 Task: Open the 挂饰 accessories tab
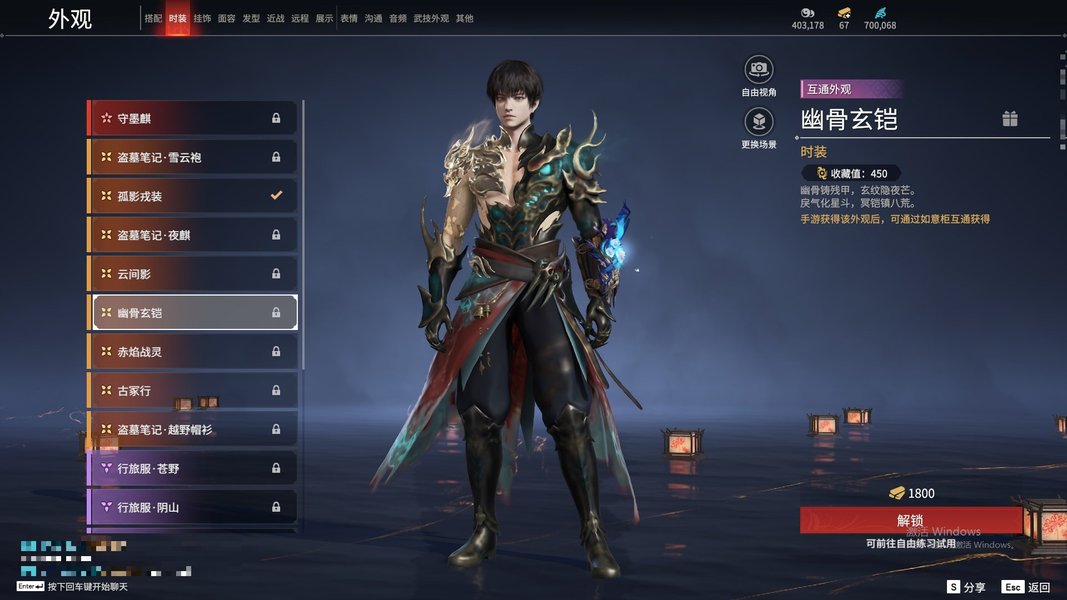pyautogui.click(x=202, y=19)
